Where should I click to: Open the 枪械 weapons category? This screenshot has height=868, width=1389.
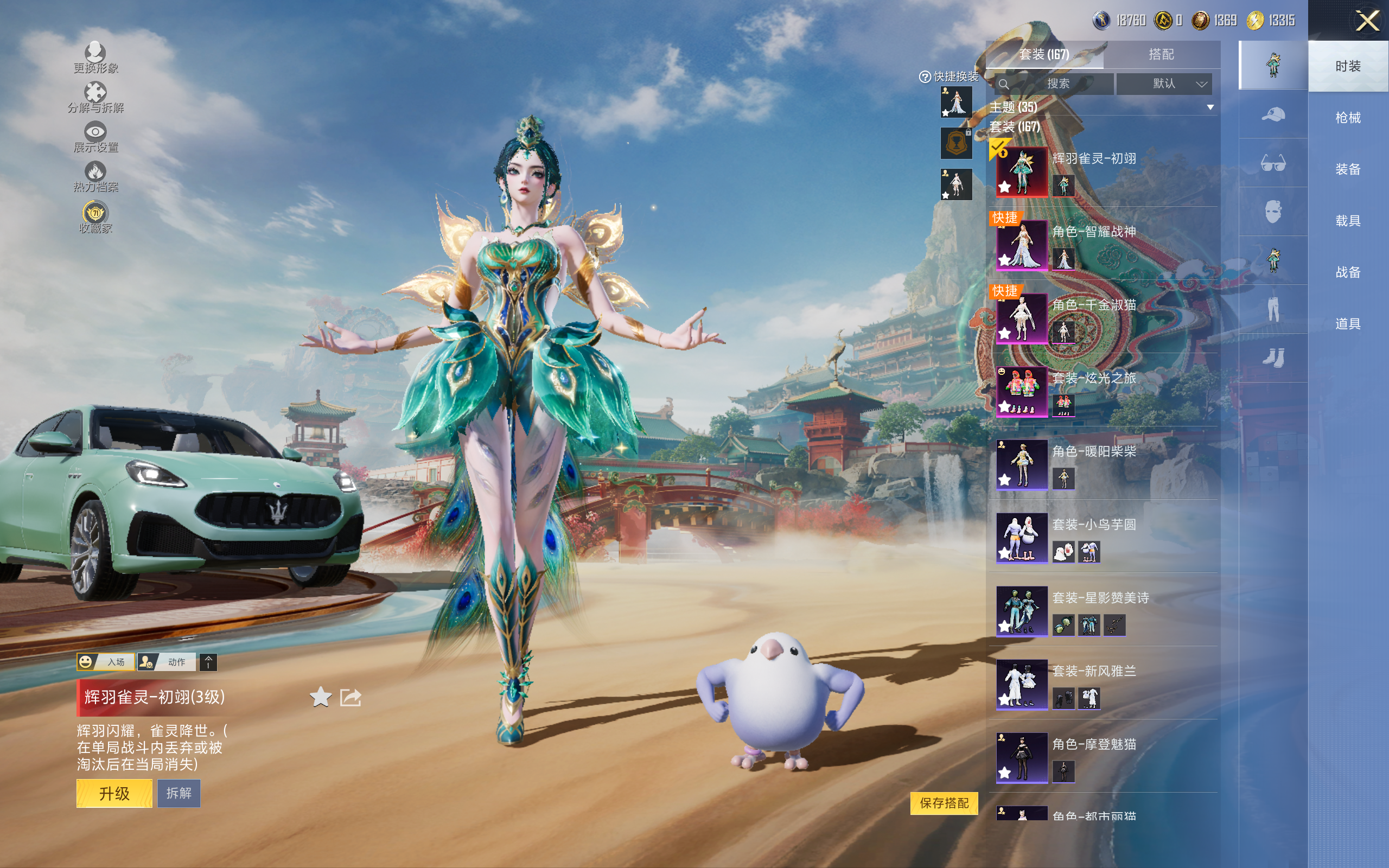click(x=1348, y=118)
